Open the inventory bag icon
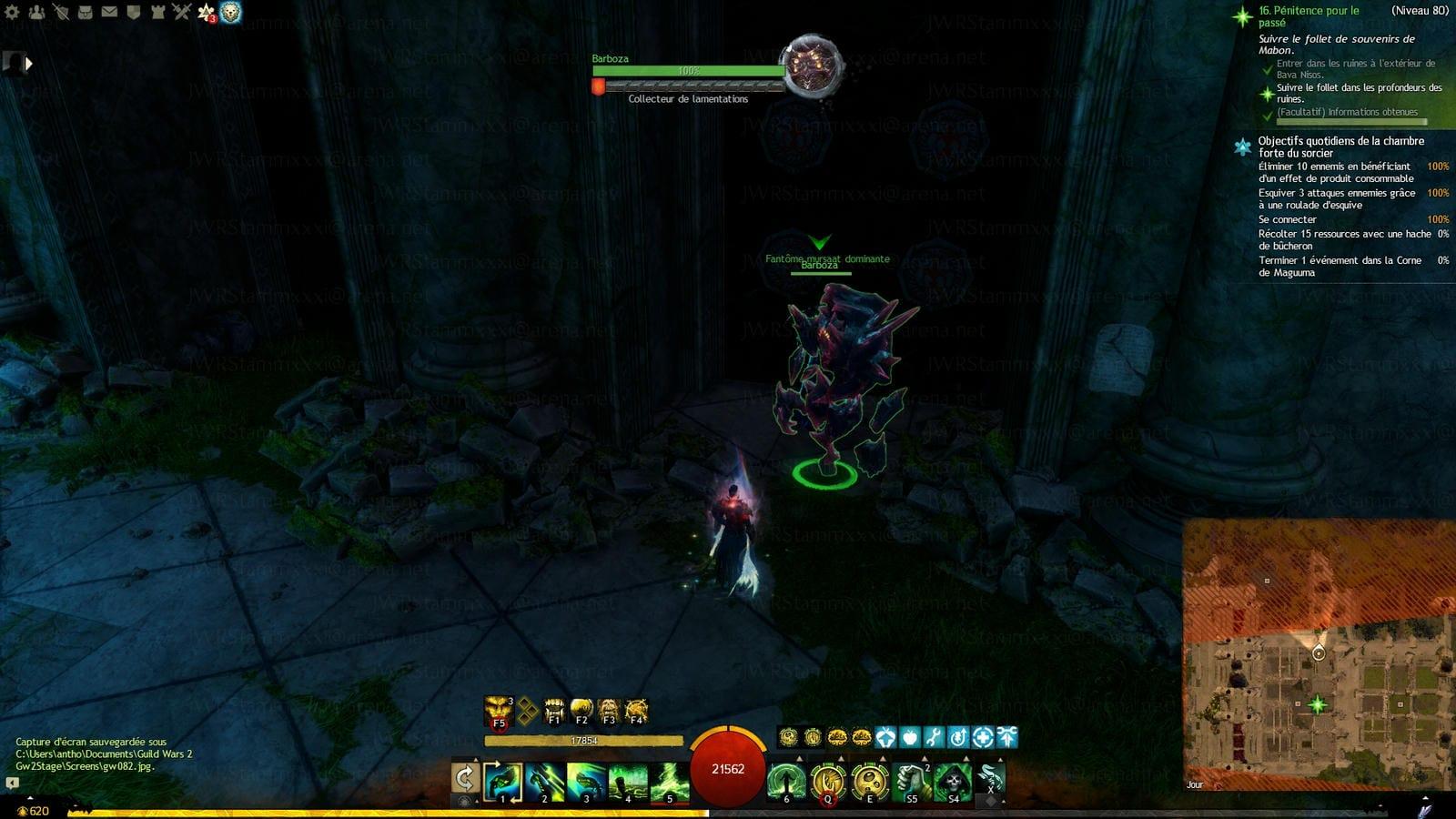The height and width of the screenshot is (819, 1456). coord(85,12)
